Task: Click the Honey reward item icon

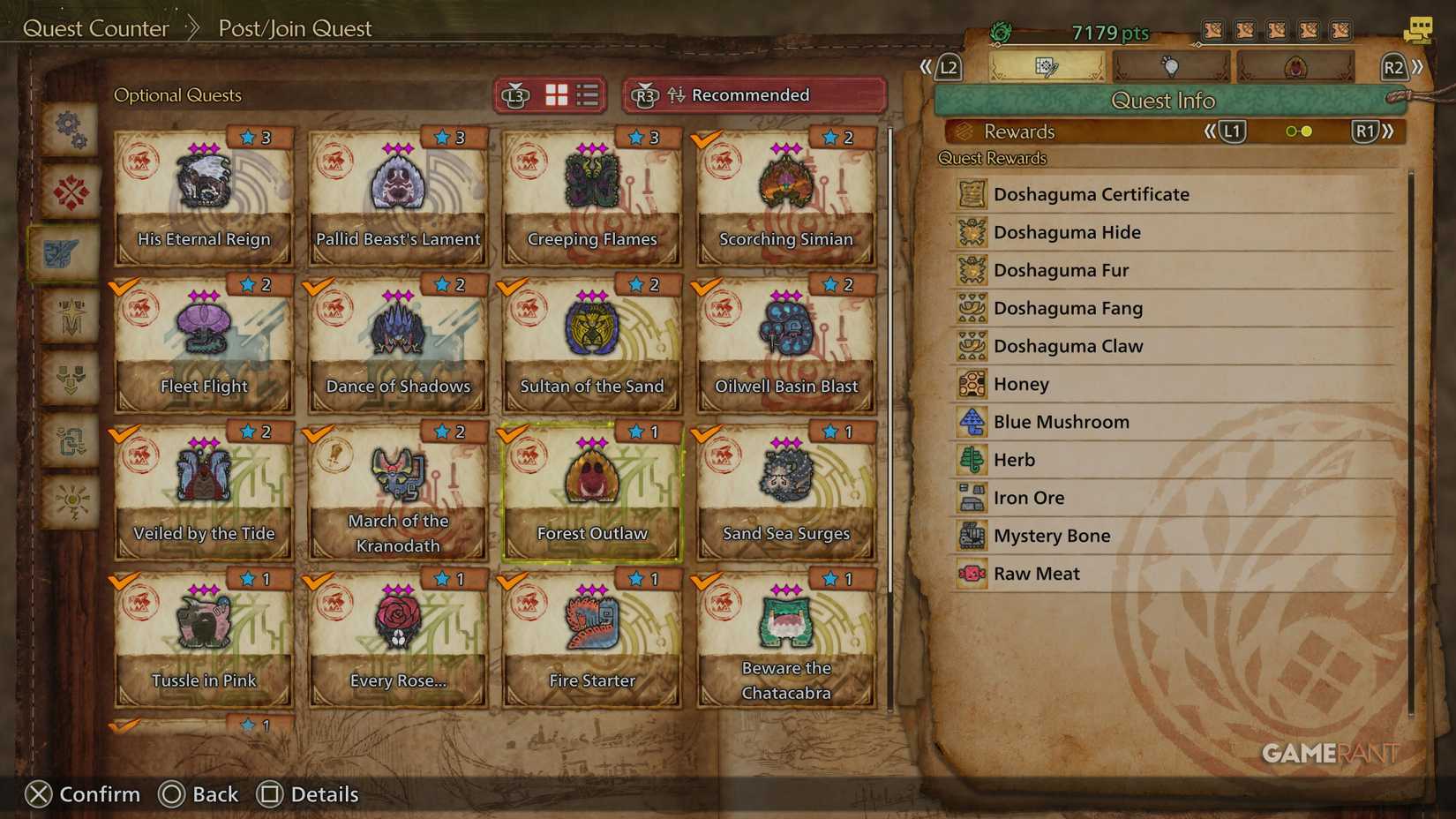Action: 972,384
